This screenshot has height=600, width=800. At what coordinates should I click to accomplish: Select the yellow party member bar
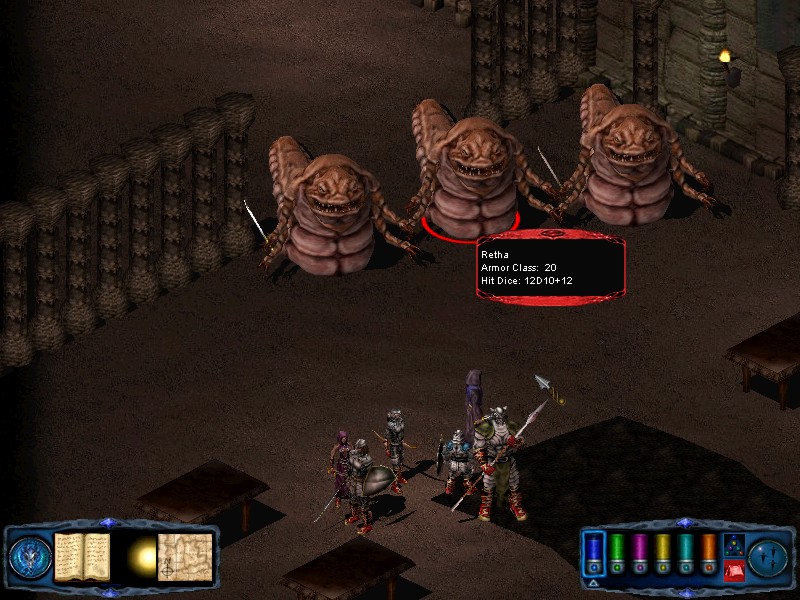pos(663,552)
